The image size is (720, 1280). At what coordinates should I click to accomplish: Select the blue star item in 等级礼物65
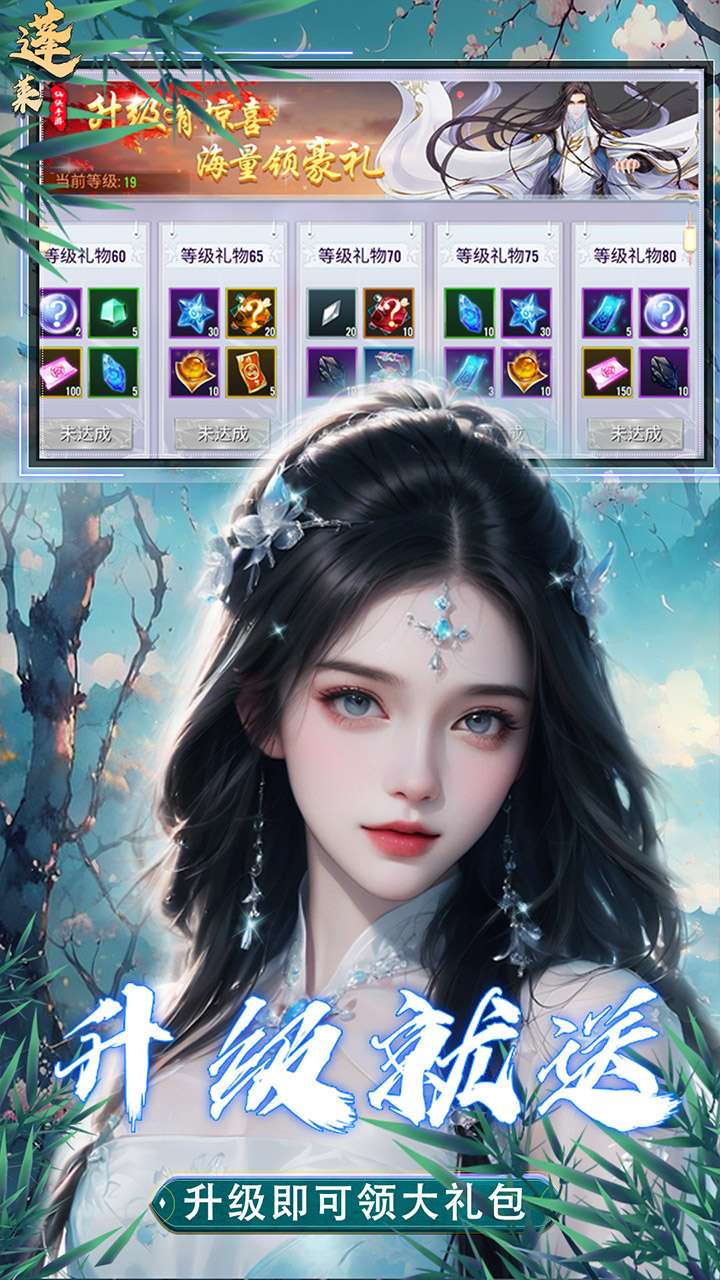point(193,312)
